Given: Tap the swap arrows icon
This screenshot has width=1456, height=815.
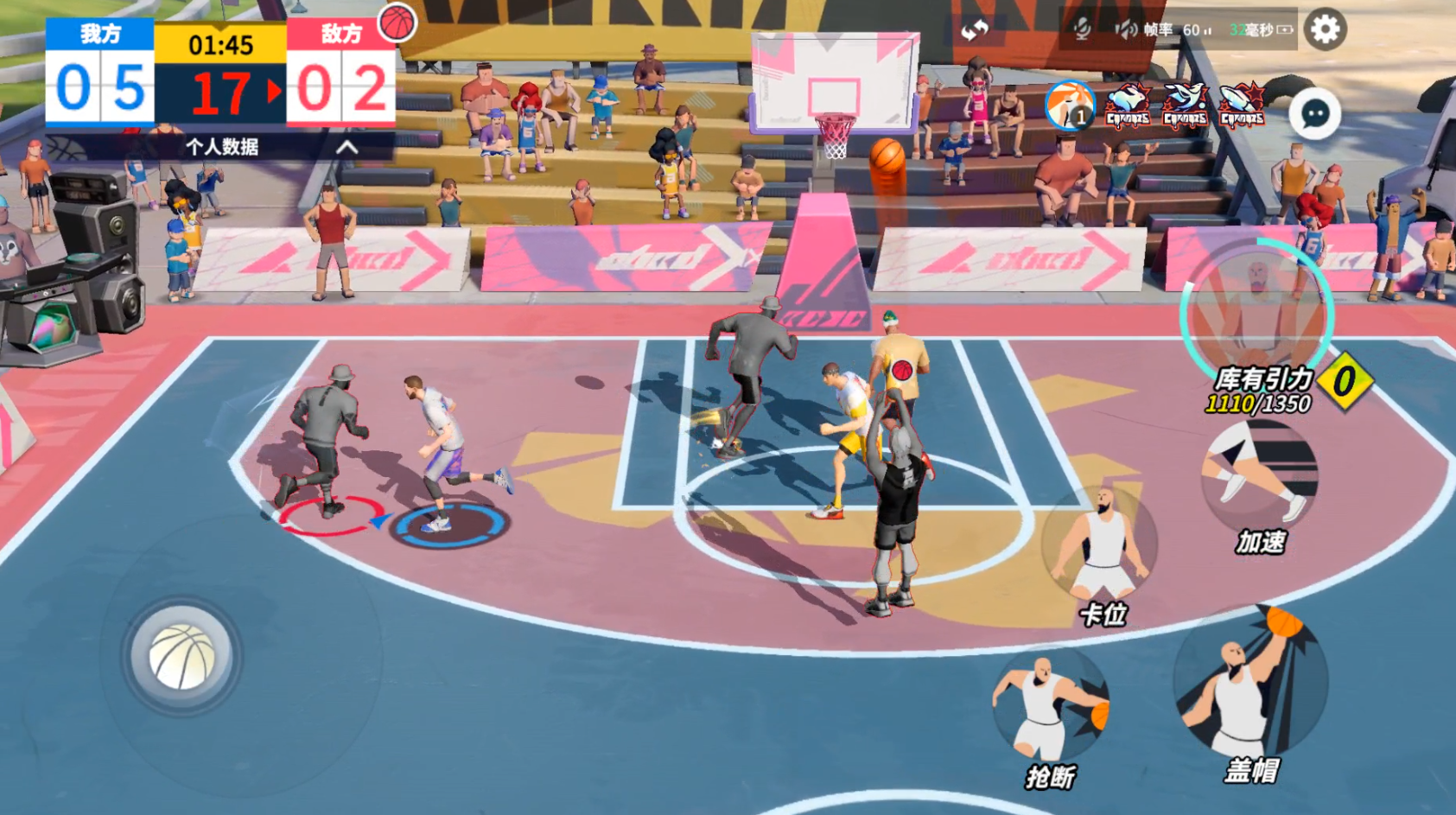Looking at the screenshot, I should point(975,31).
